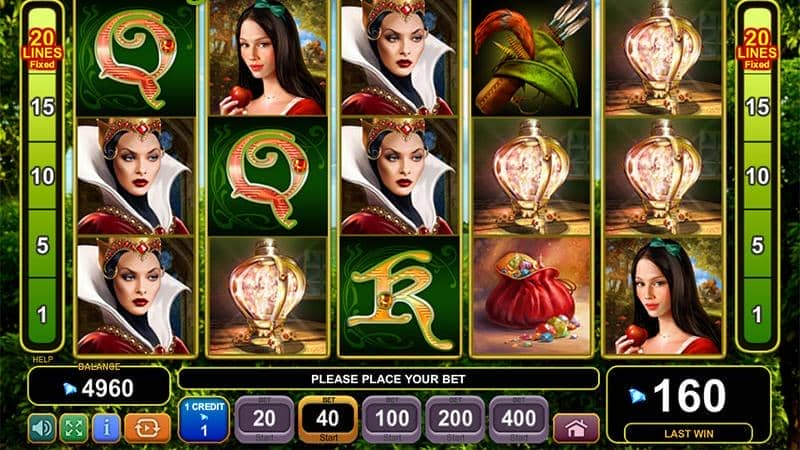Spin with the bet 400 button
The image size is (800, 450).
[x=516, y=420]
